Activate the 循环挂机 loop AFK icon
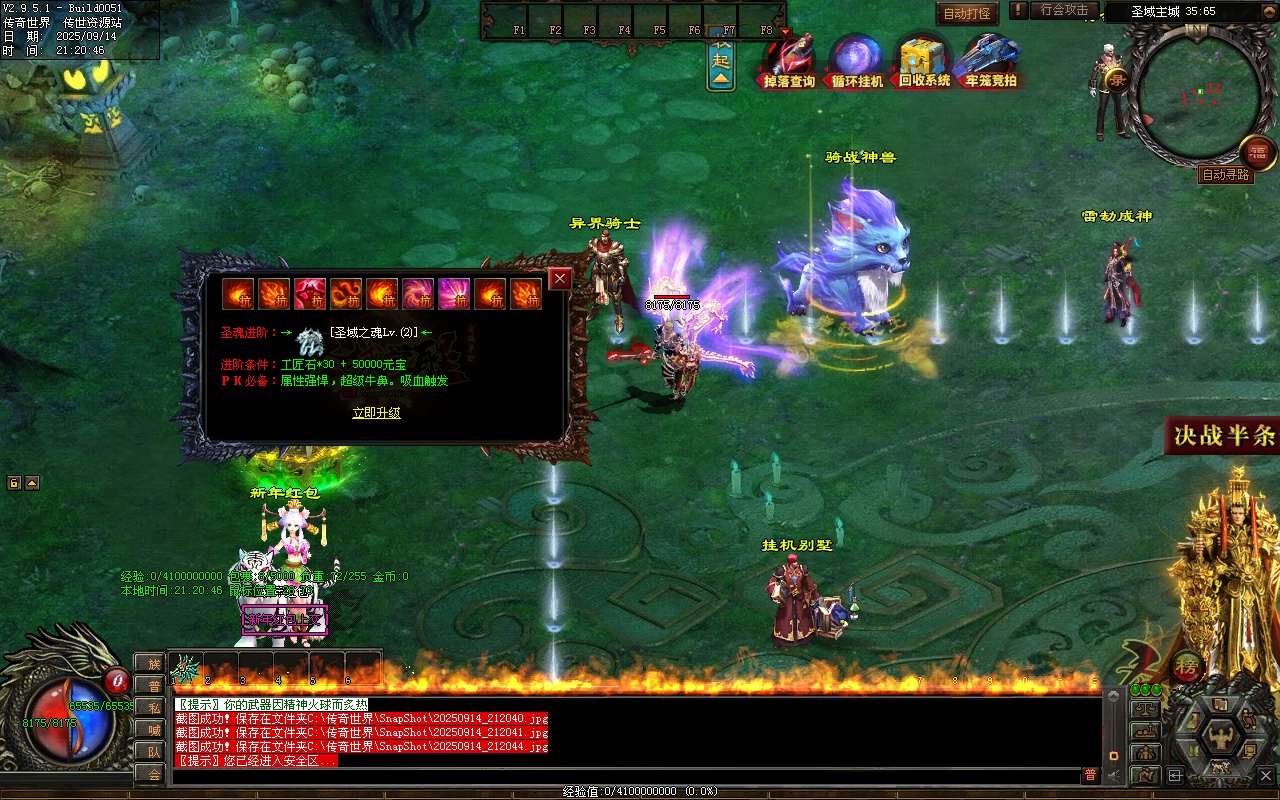 coord(857,62)
